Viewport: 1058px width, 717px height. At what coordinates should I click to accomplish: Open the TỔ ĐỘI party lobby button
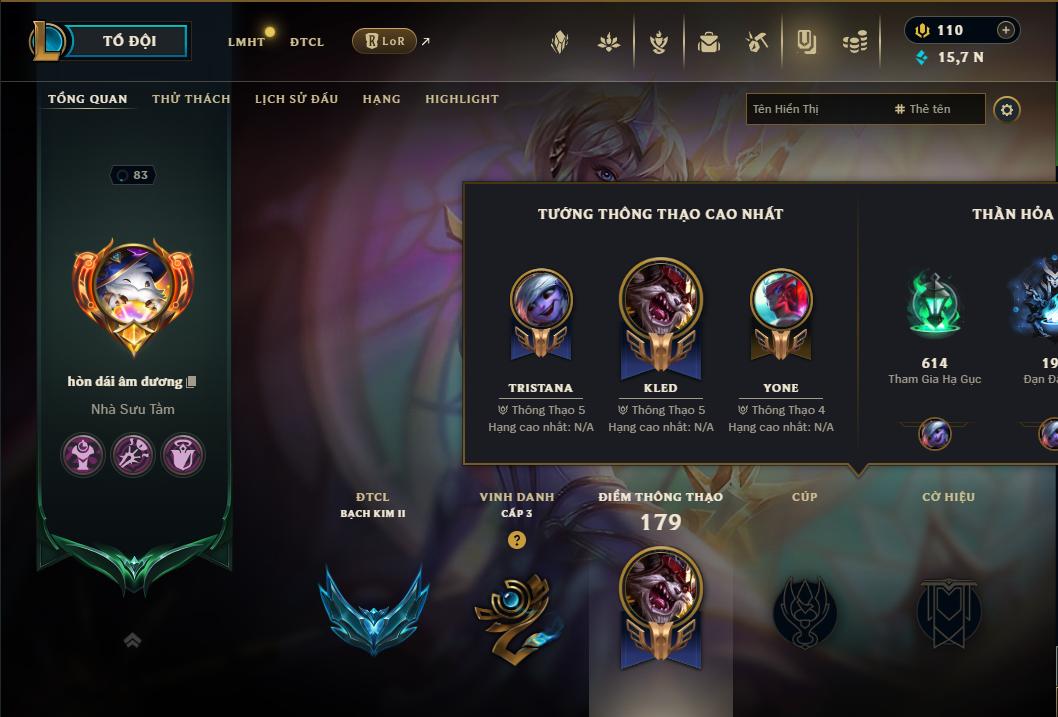point(129,41)
